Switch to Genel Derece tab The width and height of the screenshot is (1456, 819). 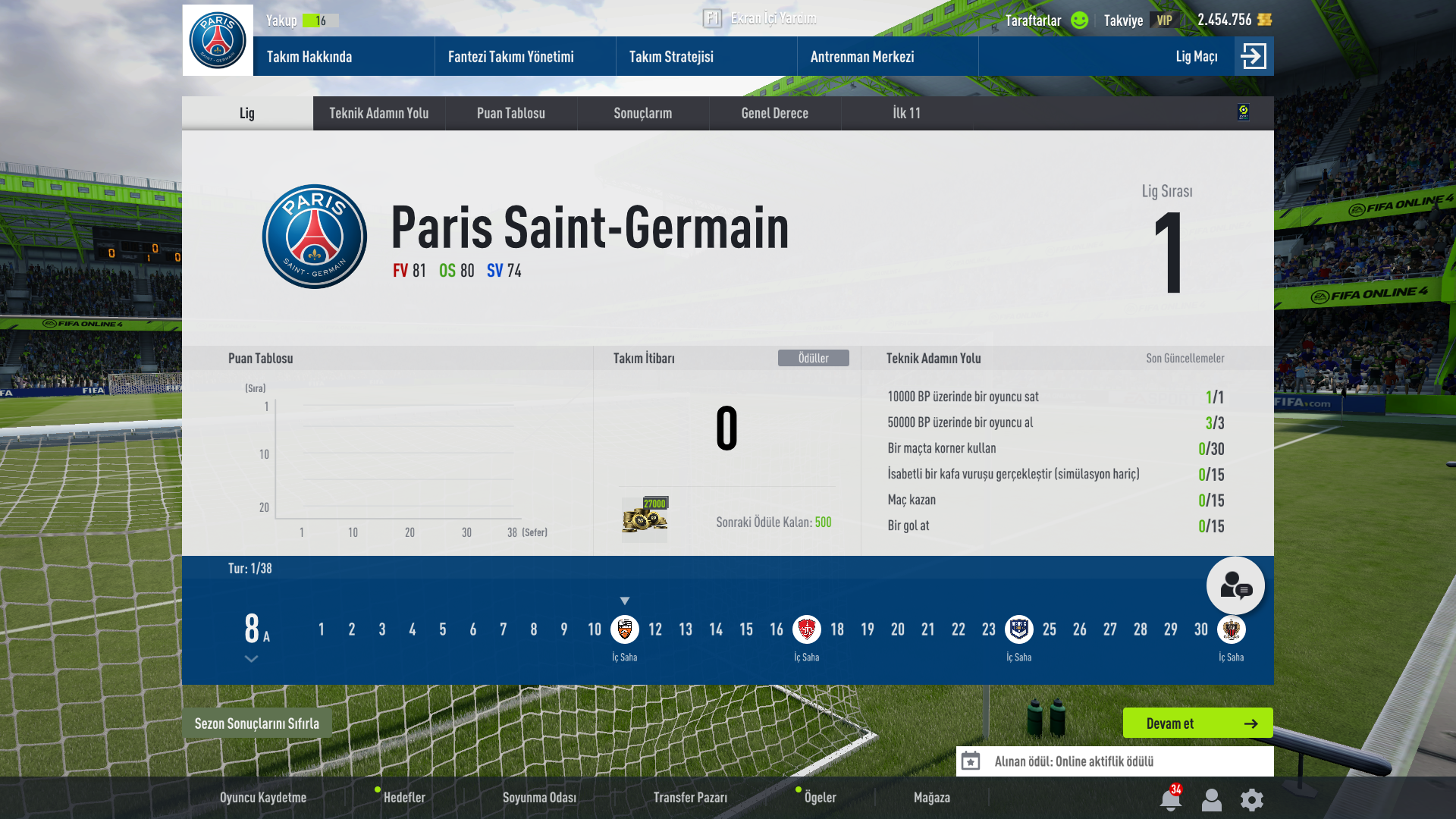pyautogui.click(x=774, y=113)
